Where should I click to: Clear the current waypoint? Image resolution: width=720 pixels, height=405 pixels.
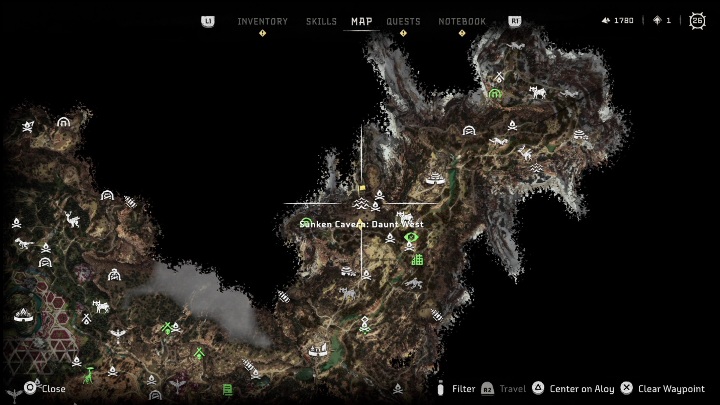tap(670, 388)
